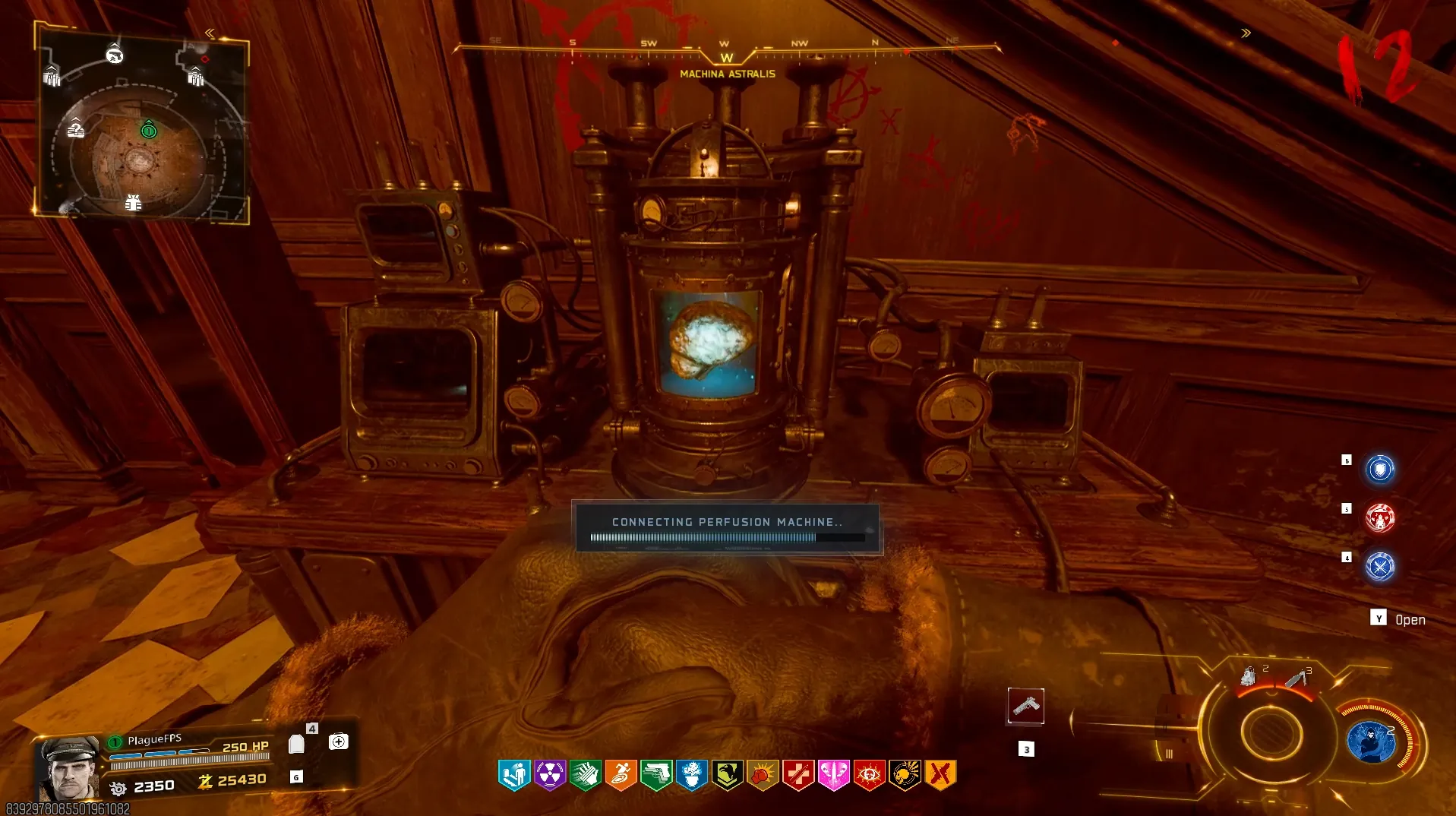Select the armor plate icon
This screenshot has height=816, width=1456.
tap(296, 744)
